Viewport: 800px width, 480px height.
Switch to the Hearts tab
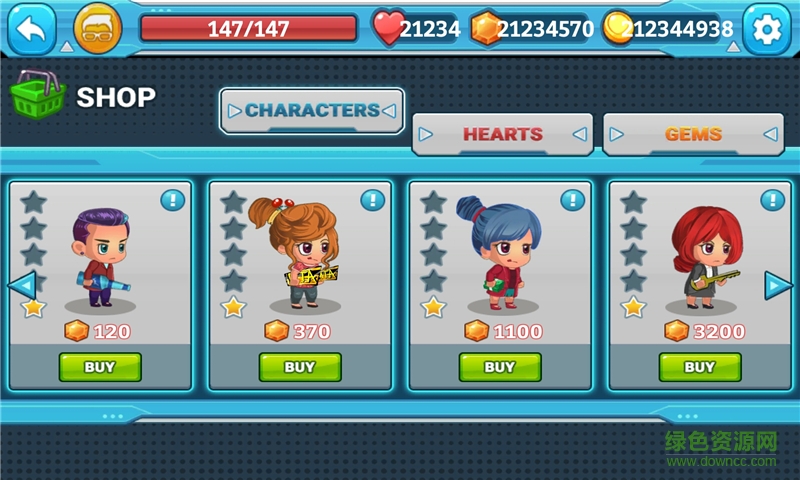502,134
